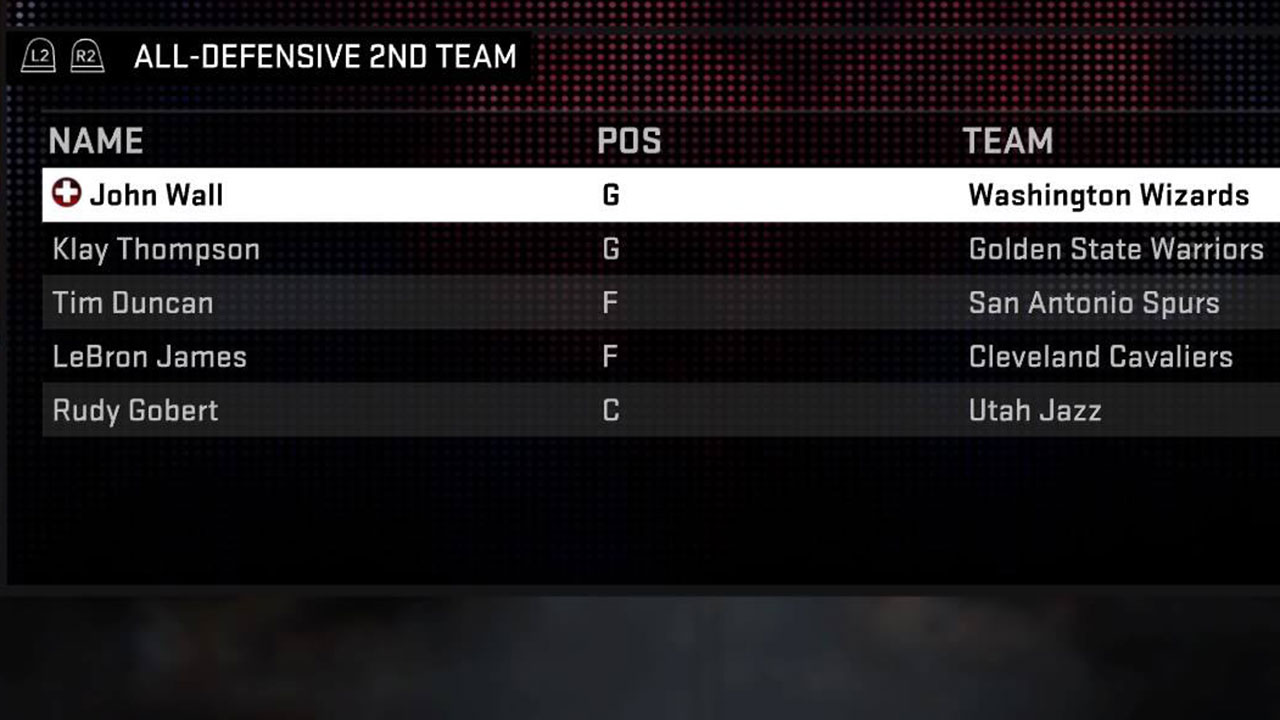The image size is (1280, 720).
Task: Open Cleveland Cavaliers team entry
Action: point(1102,357)
